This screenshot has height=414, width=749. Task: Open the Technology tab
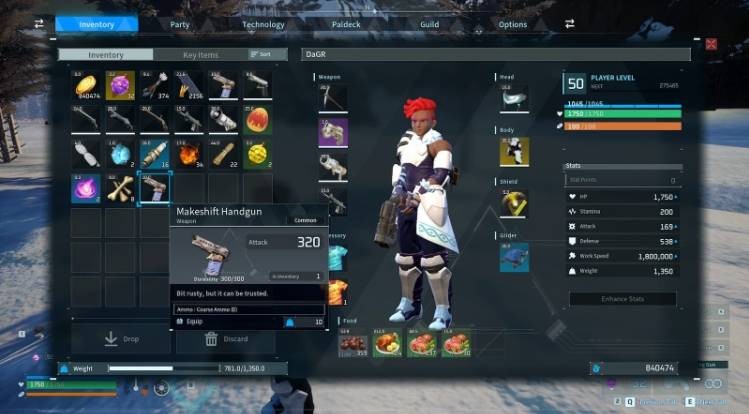click(x=263, y=24)
